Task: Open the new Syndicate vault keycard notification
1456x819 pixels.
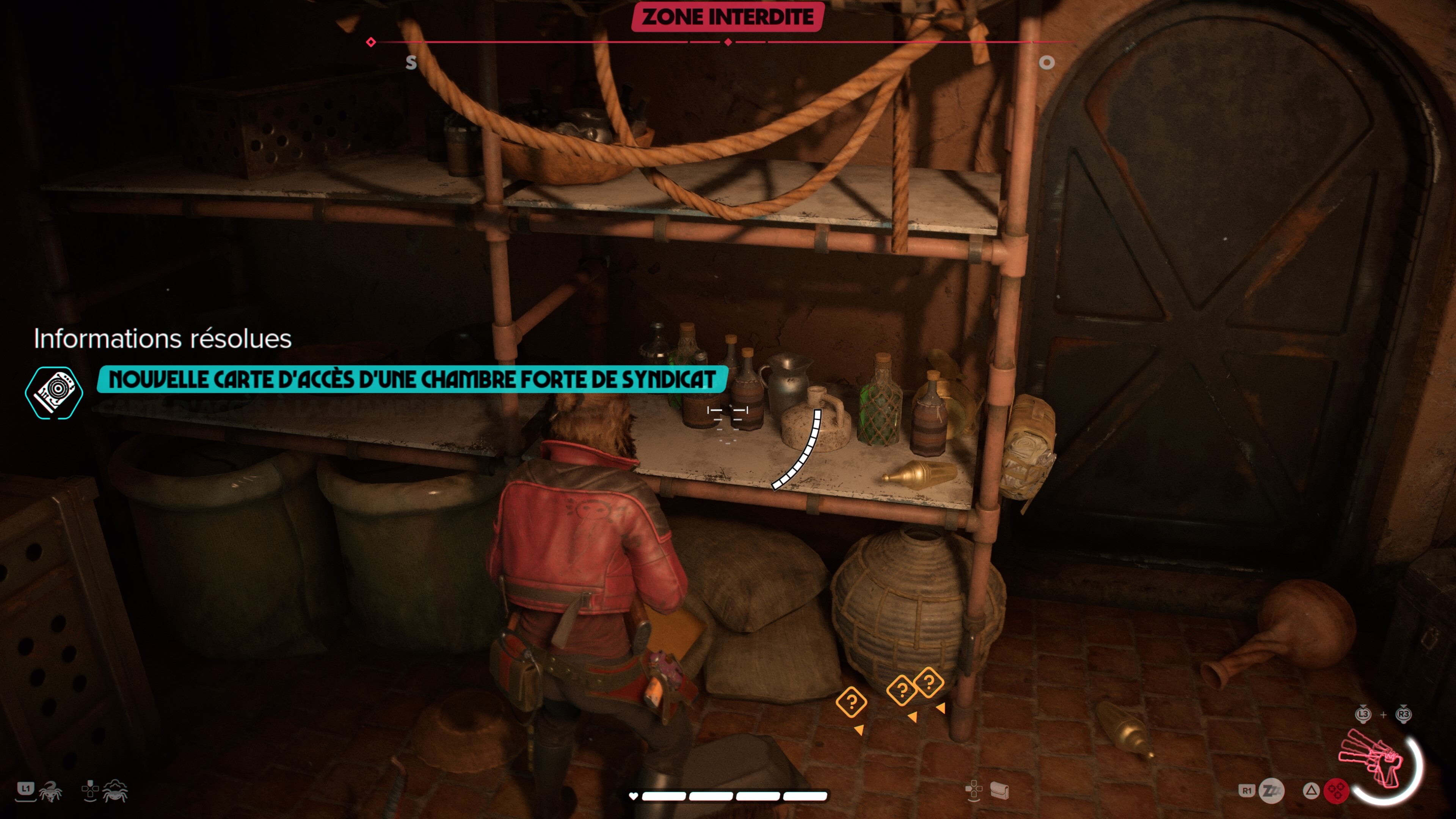Action: coord(411,379)
